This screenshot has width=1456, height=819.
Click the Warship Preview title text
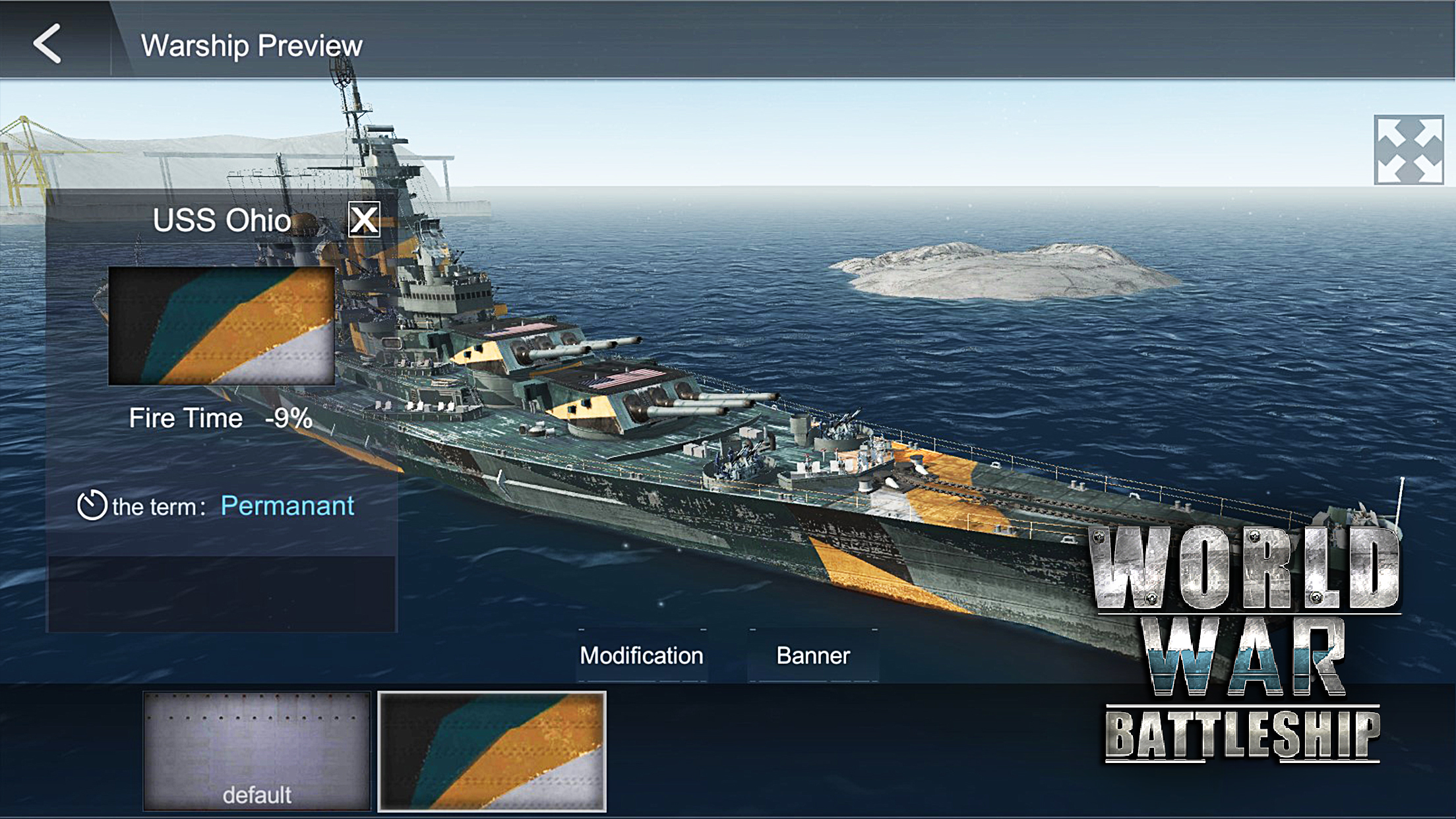point(251,44)
